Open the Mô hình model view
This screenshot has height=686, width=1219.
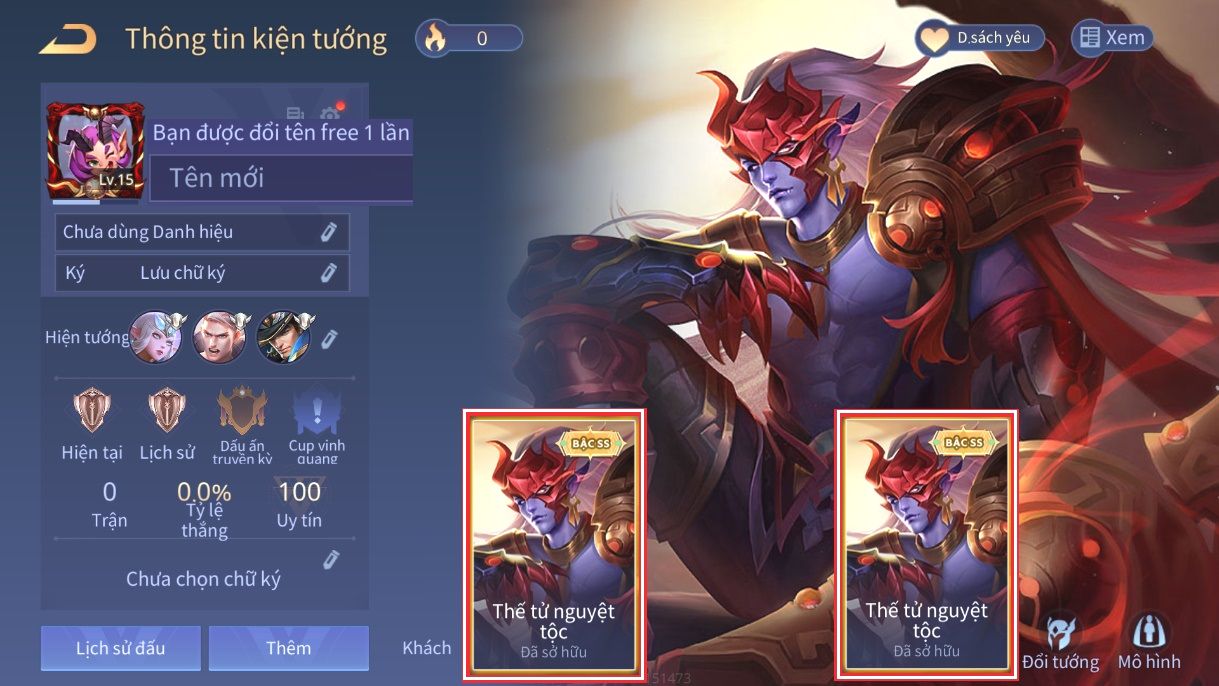(x=1149, y=643)
